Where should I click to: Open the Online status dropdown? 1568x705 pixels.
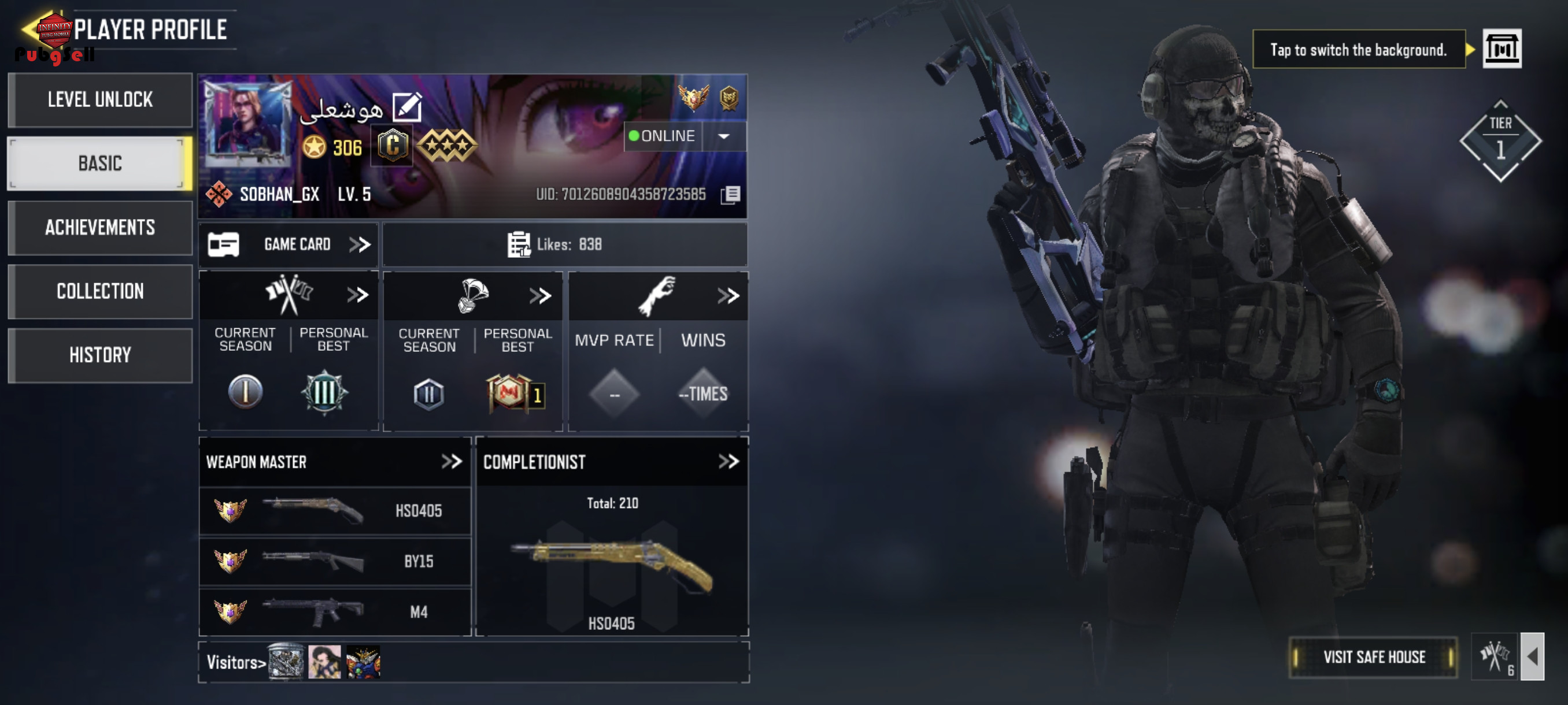point(724,136)
